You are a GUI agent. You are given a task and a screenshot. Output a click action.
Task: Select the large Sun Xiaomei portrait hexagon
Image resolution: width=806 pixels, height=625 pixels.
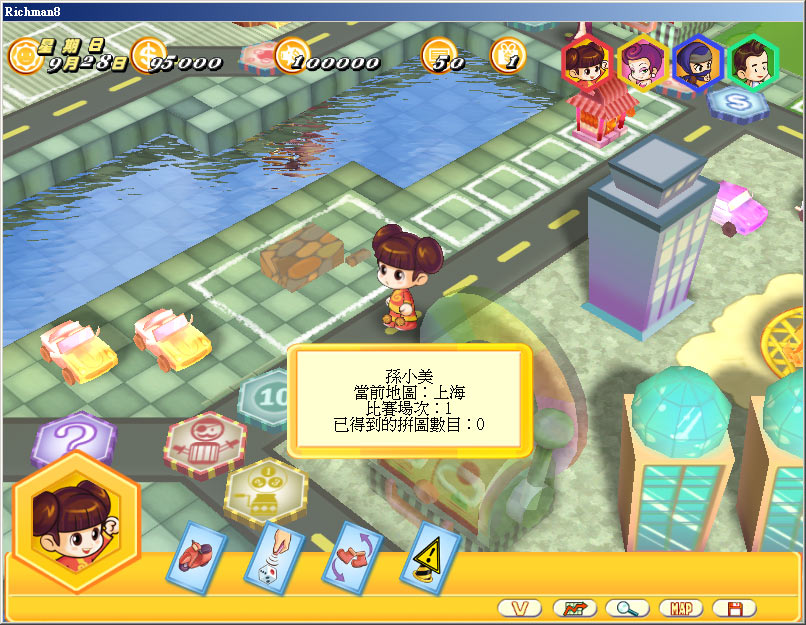click(x=76, y=520)
